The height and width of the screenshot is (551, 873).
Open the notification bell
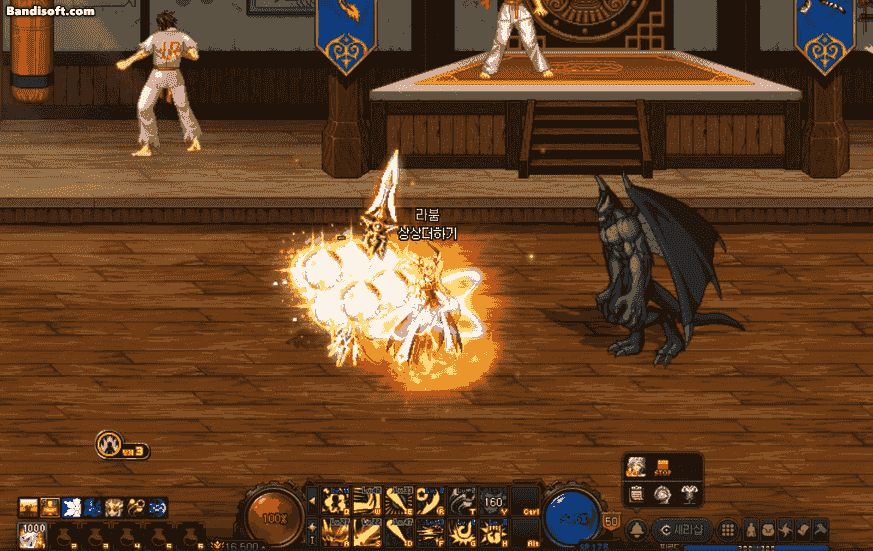(x=636, y=529)
